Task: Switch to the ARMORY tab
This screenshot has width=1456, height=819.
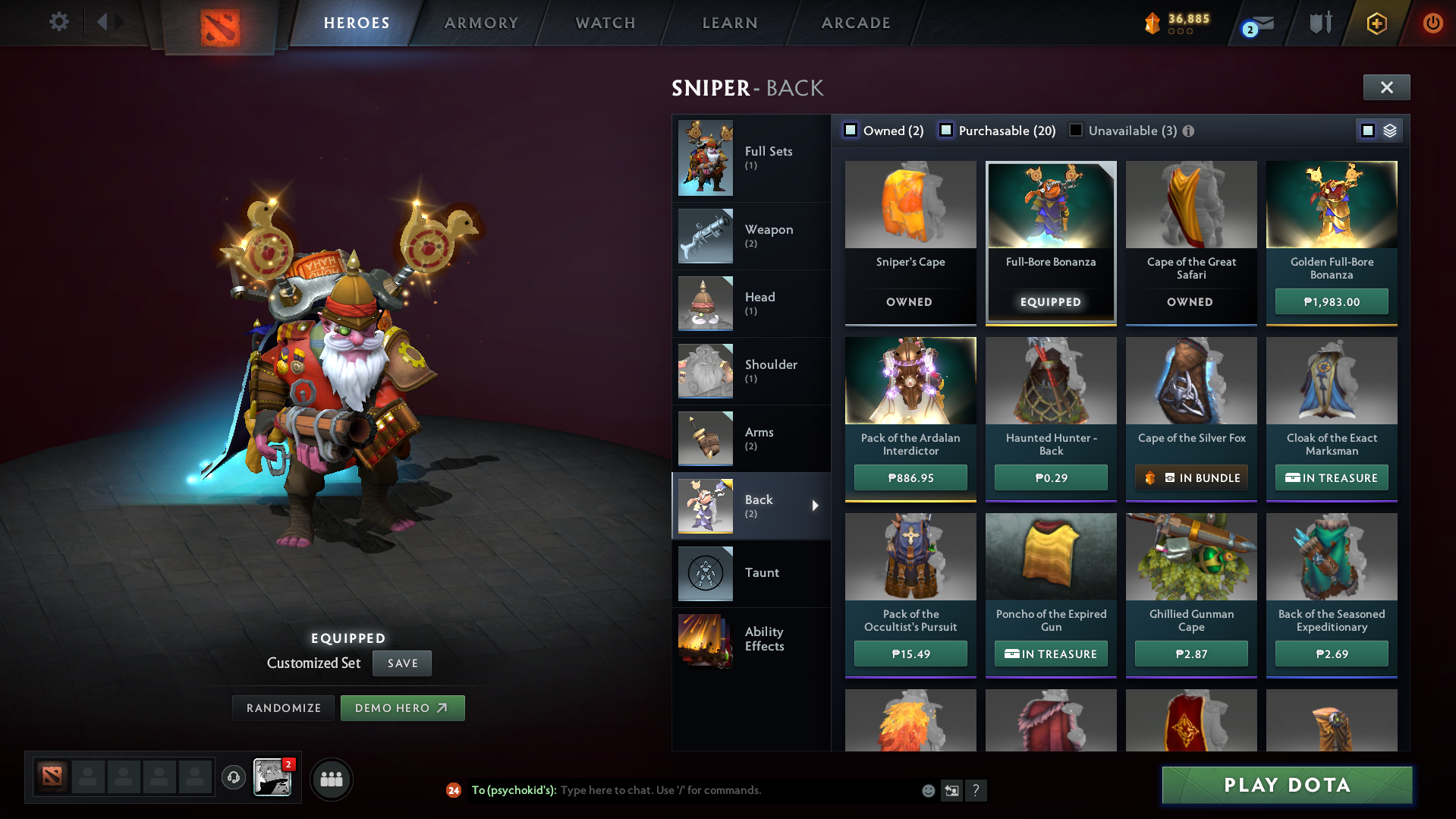Action: (x=481, y=23)
